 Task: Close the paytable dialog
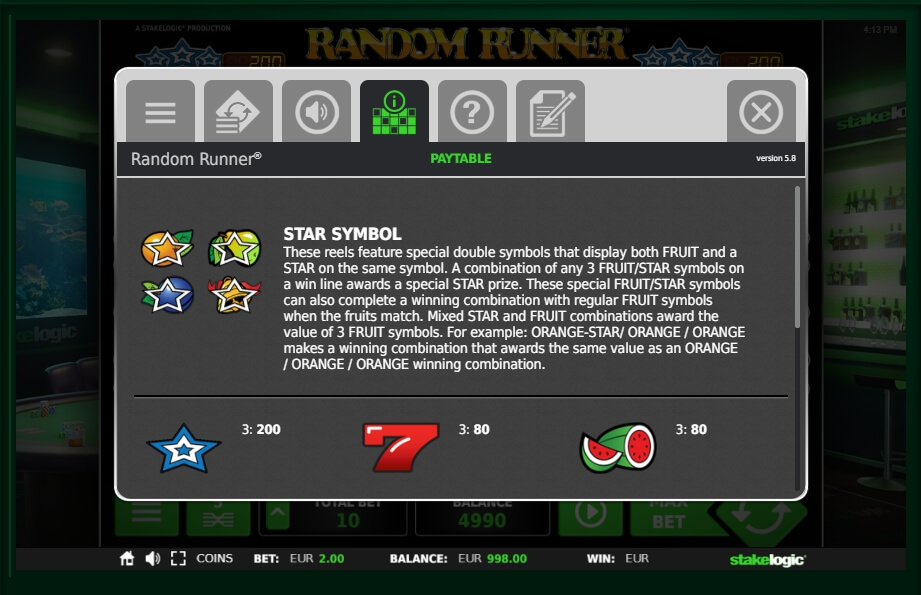[761, 112]
